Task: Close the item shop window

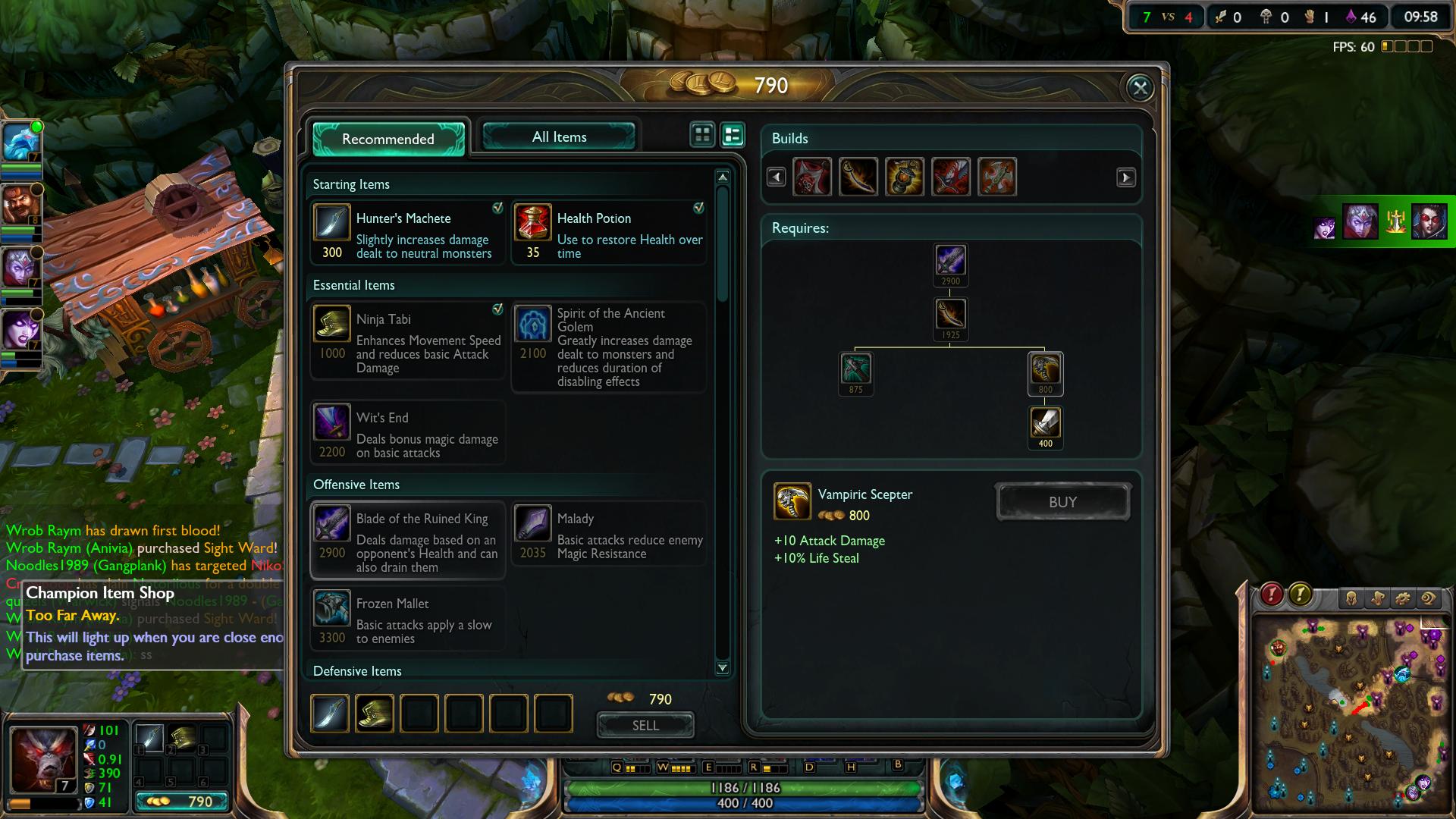Action: (1140, 88)
